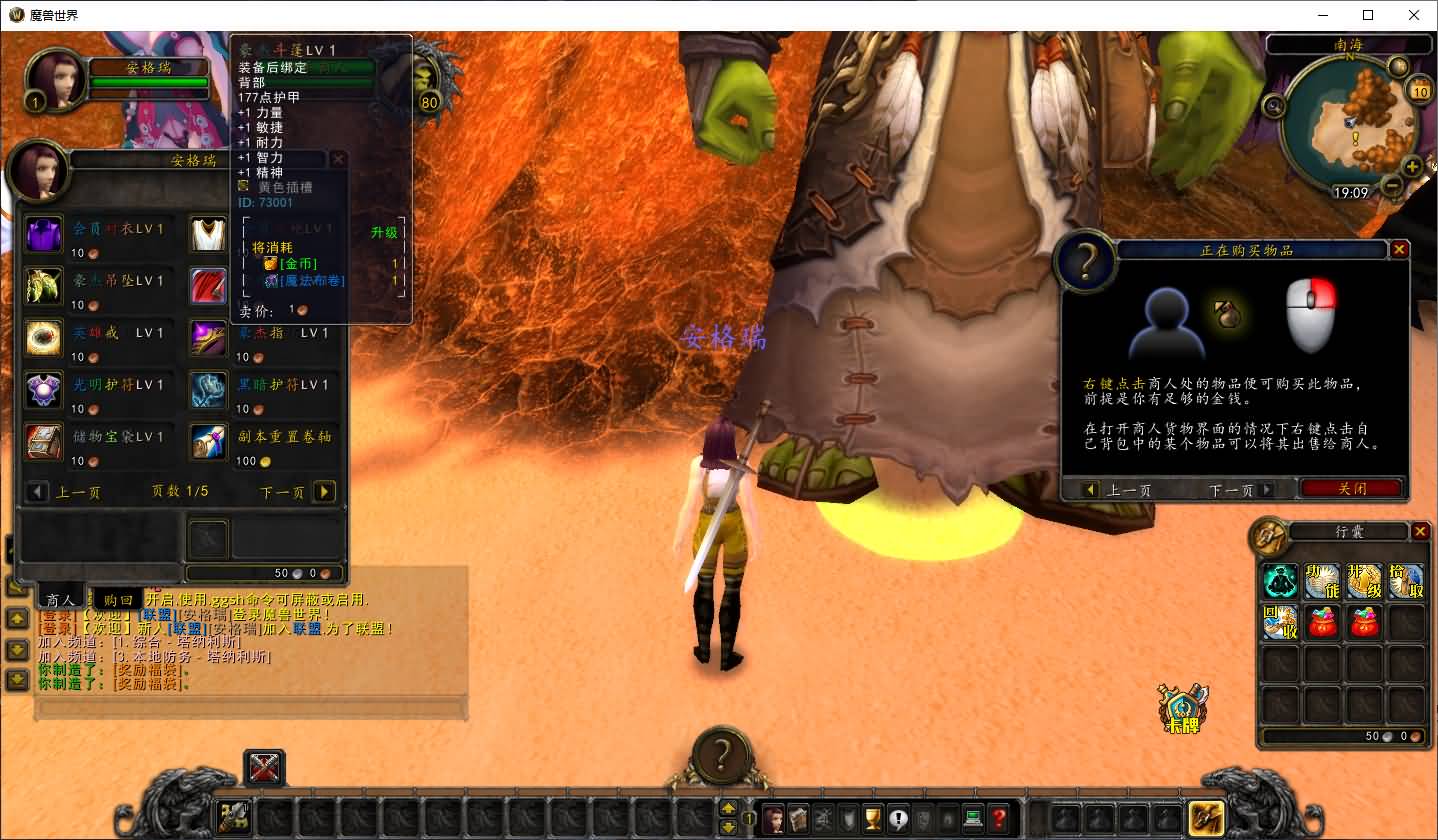Use the 升级 item in the bag
1438x840 pixels.
click(1364, 581)
